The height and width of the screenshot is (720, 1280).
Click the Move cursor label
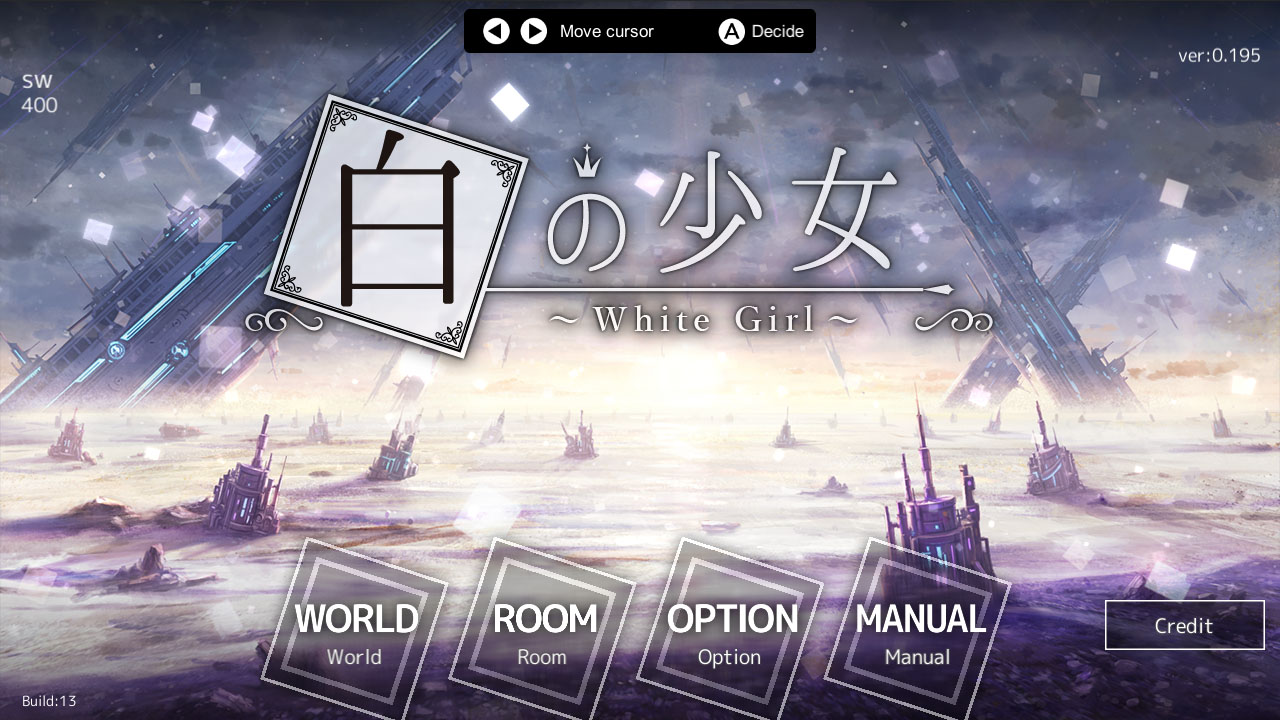click(x=607, y=31)
